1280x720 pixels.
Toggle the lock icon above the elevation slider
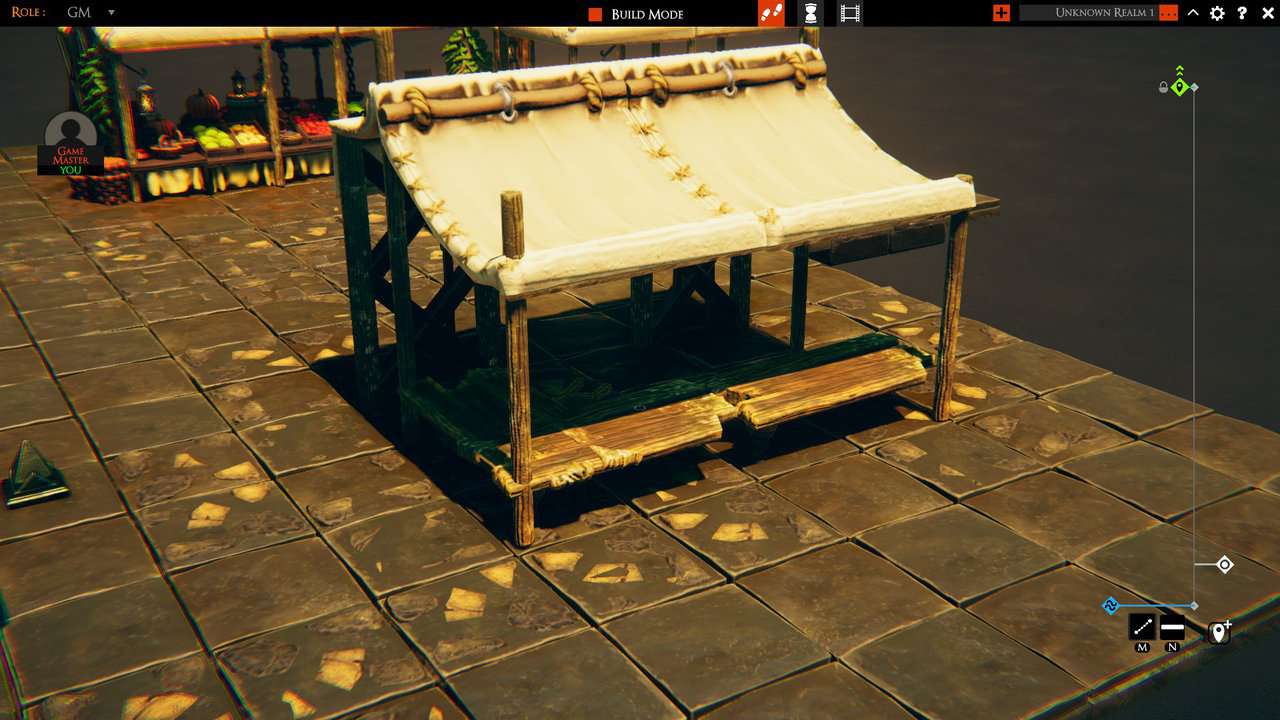1162,87
